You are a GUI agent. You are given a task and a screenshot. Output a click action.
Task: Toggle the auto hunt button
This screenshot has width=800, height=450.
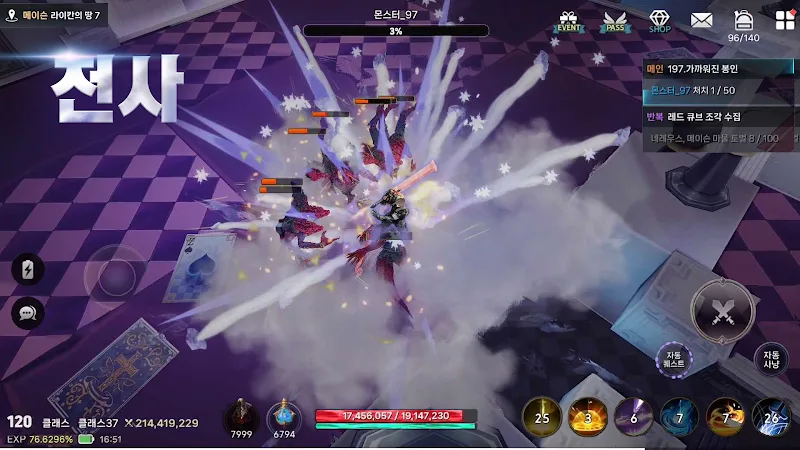(771, 360)
